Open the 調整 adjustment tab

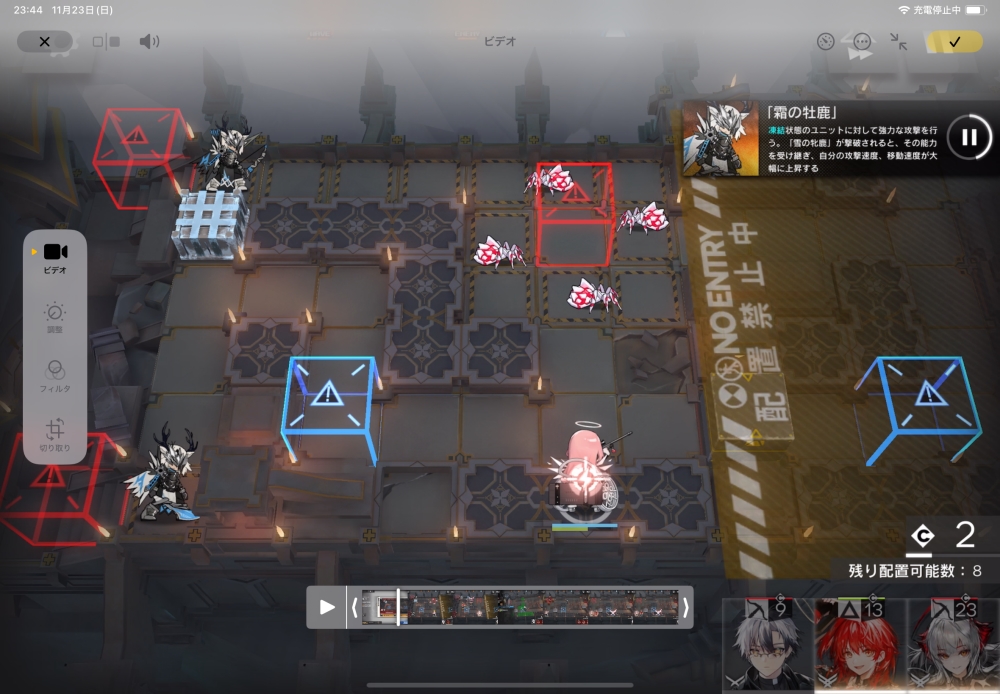pyautogui.click(x=55, y=319)
